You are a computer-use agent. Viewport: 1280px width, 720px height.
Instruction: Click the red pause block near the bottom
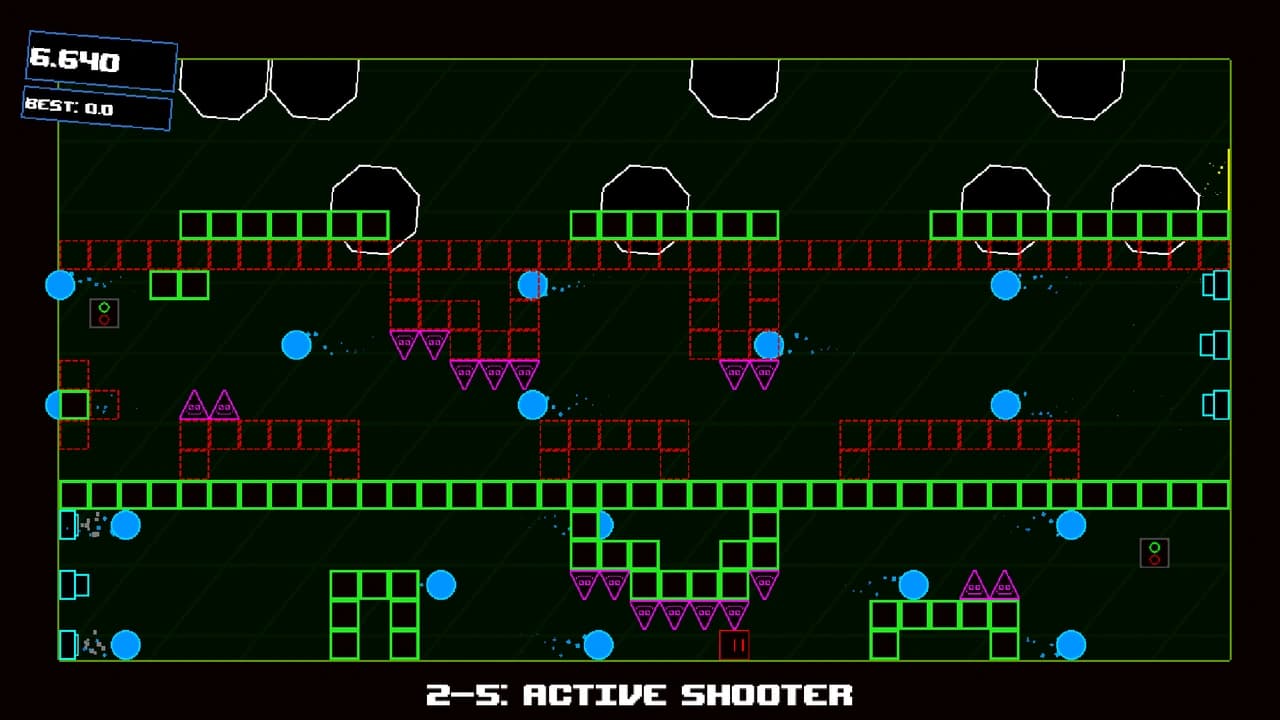click(x=737, y=645)
